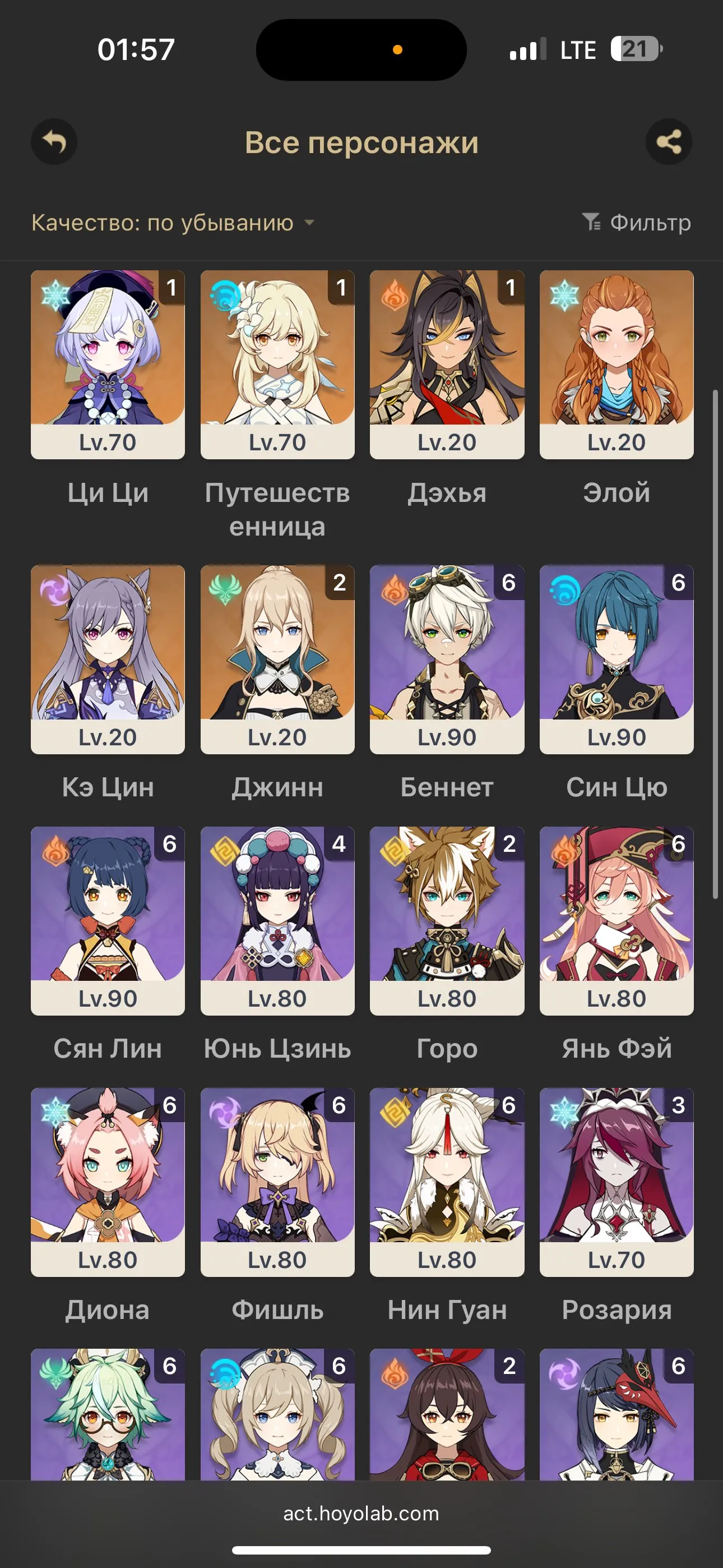This screenshot has height=1568, width=723.
Task: Expand the sorting chevron next to по убыванию
Action: click(x=309, y=223)
